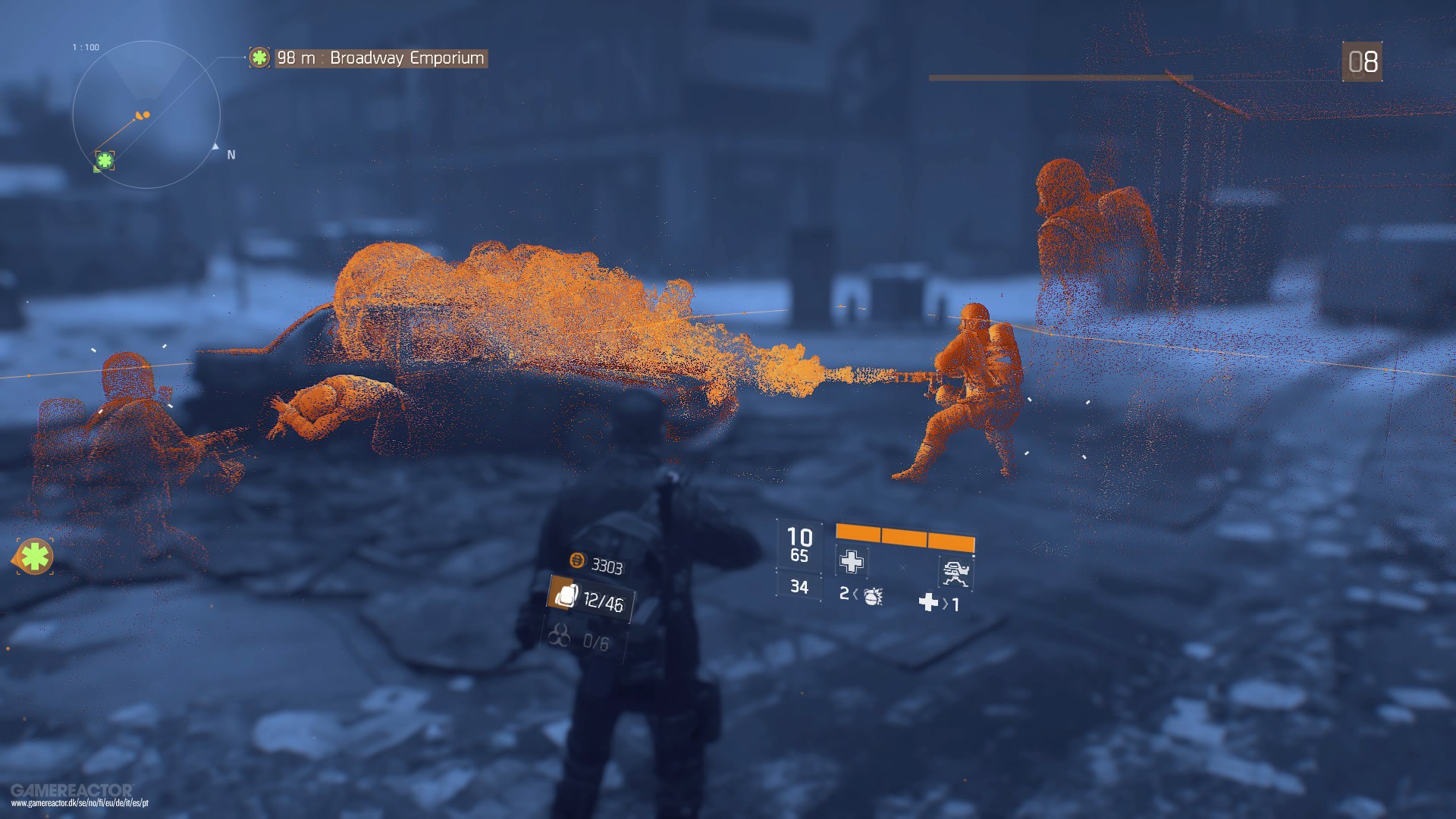Click the plus icon next to consumable count 1
The width and height of the screenshot is (1456, 819).
929,604
